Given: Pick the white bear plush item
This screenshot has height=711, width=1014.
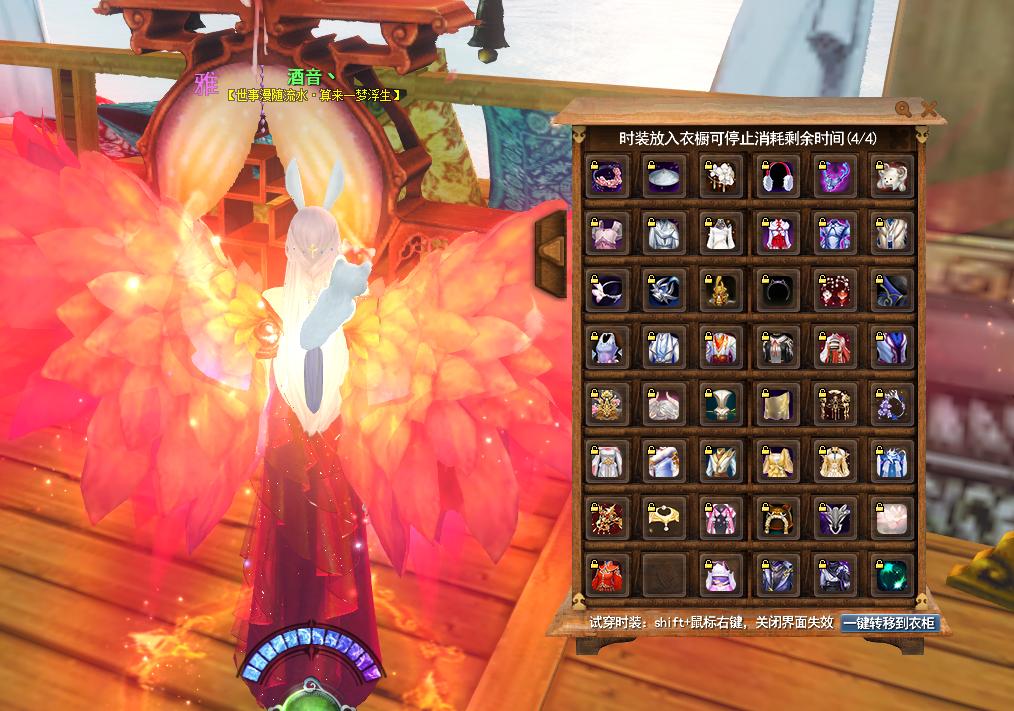Looking at the screenshot, I should pyautogui.click(x=890, y=177).
